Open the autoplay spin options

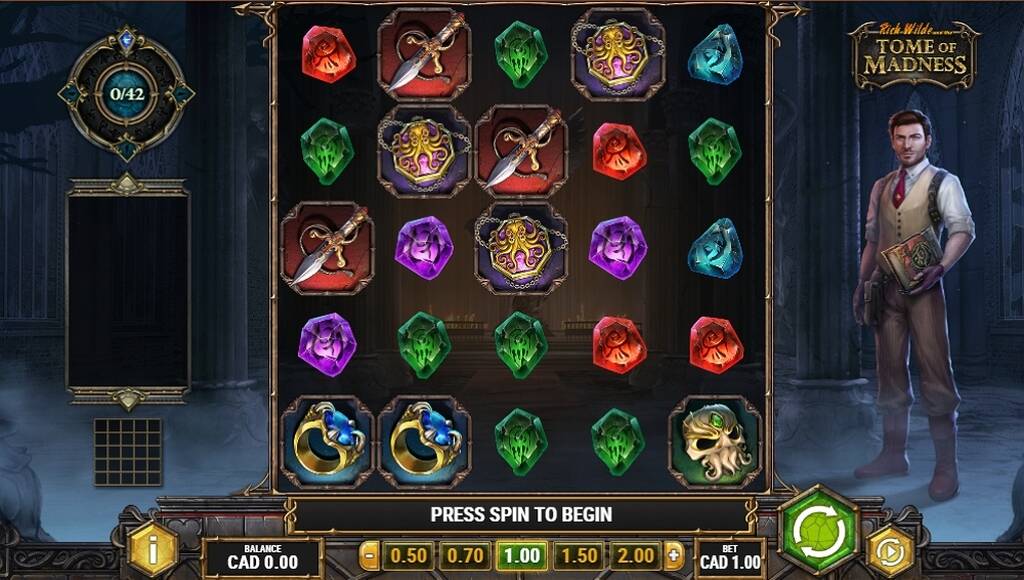click(889, 550)
